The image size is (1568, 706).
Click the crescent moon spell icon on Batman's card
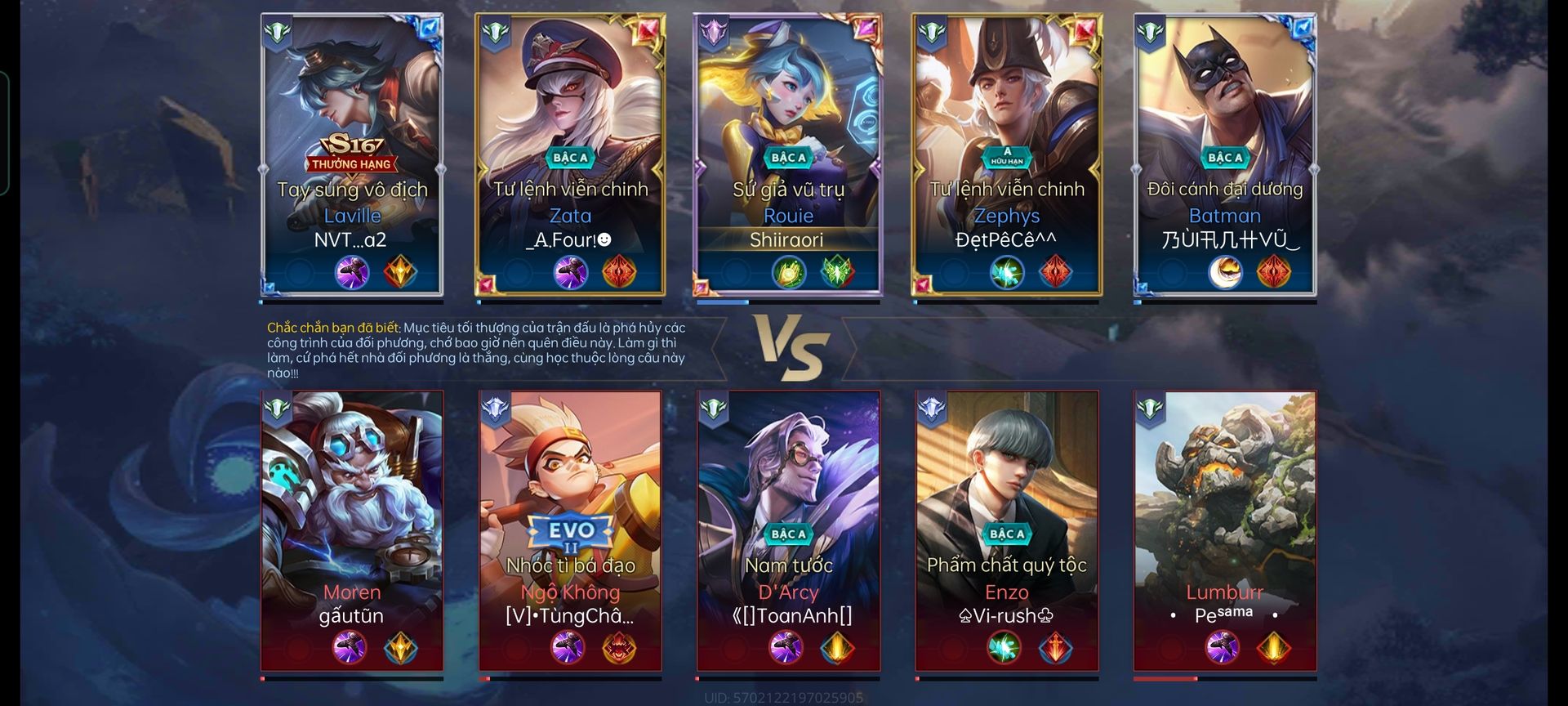click(1224, 272)
